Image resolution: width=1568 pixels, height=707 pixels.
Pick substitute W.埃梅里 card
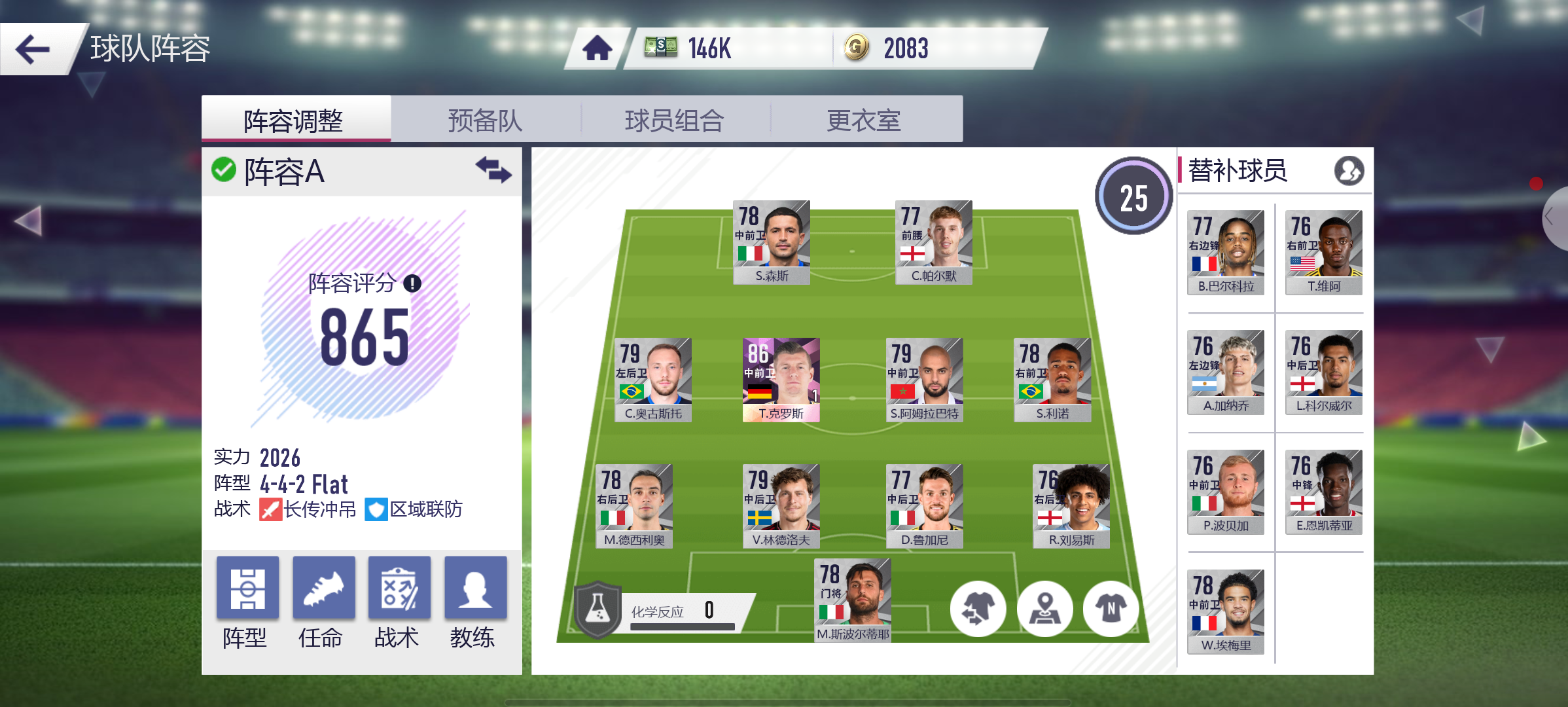(1226, 611)
